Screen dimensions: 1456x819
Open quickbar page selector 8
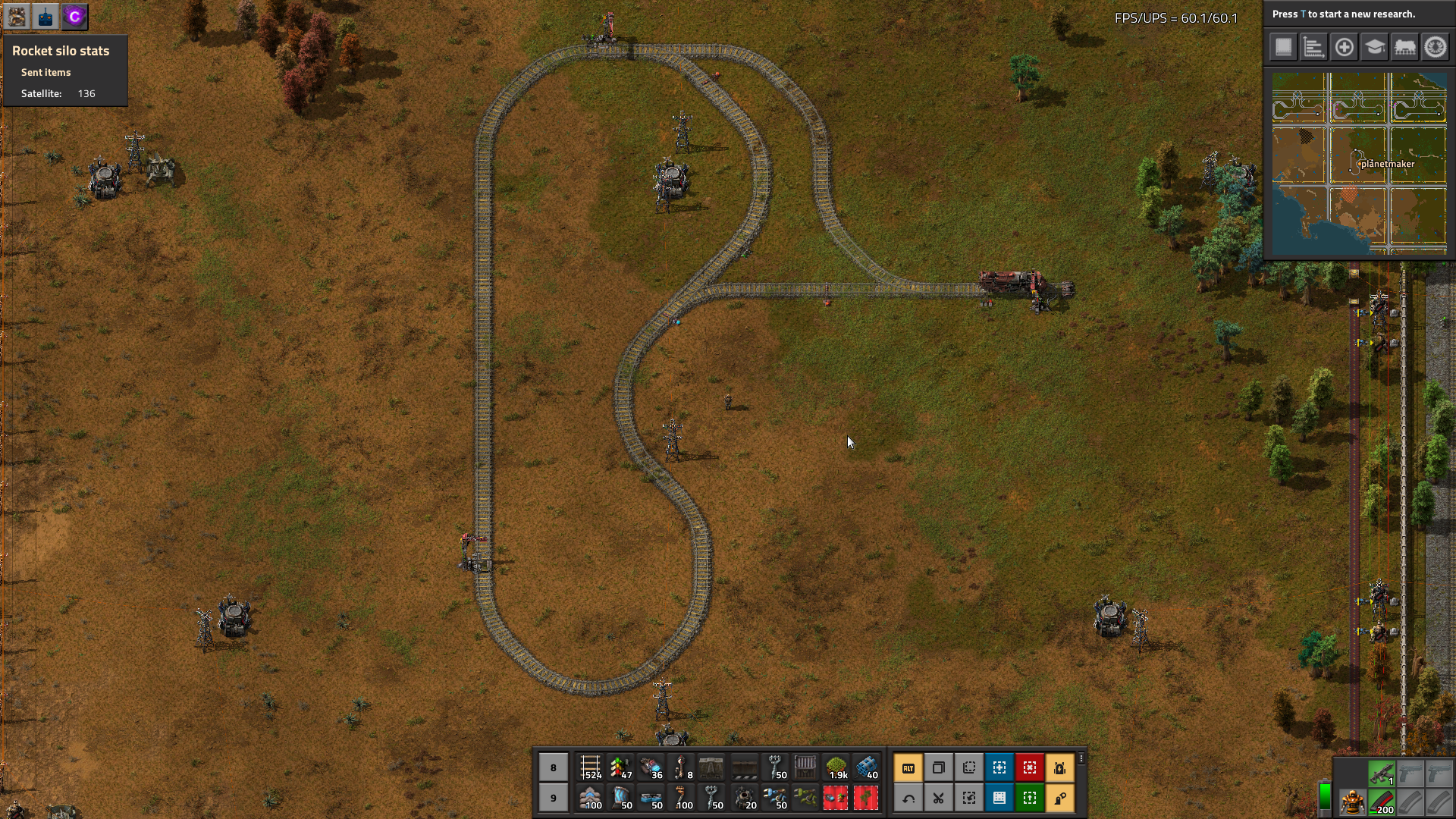coord(553,767)
